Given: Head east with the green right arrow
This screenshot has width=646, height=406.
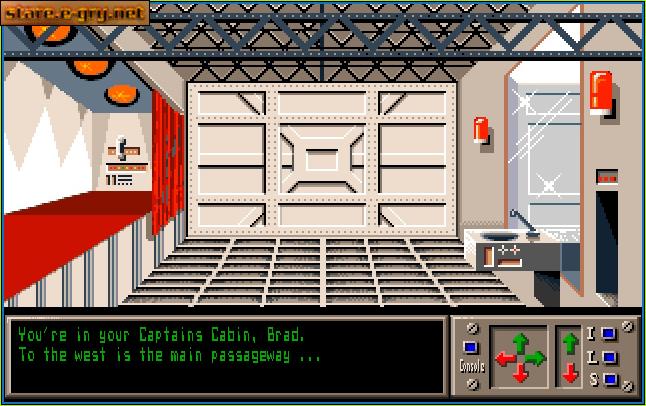Looking at the screenshot, I should pyautogui.click(x=536, y=357).
